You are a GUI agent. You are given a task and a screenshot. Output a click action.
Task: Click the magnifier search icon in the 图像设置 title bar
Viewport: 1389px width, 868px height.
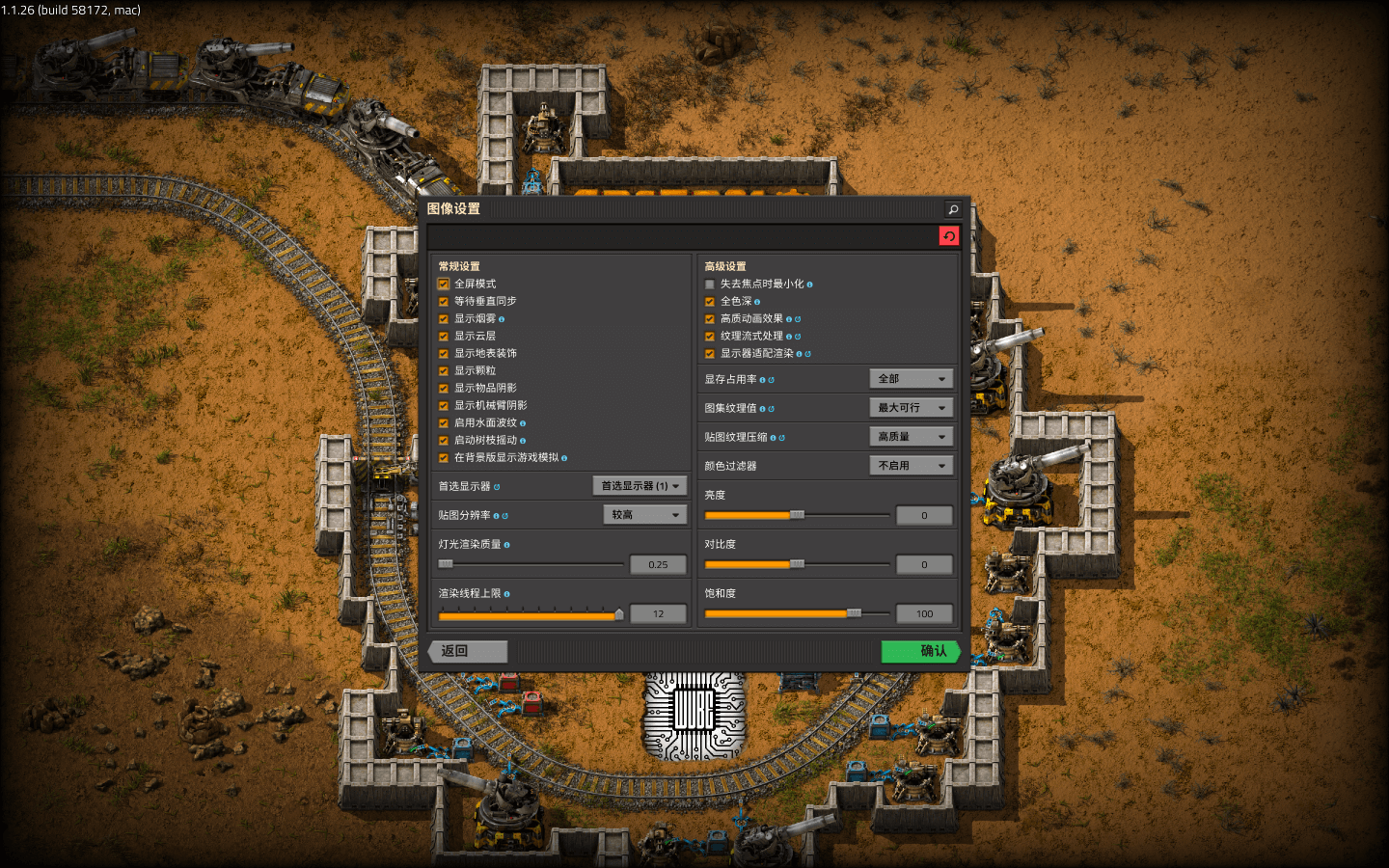[951, 208]
